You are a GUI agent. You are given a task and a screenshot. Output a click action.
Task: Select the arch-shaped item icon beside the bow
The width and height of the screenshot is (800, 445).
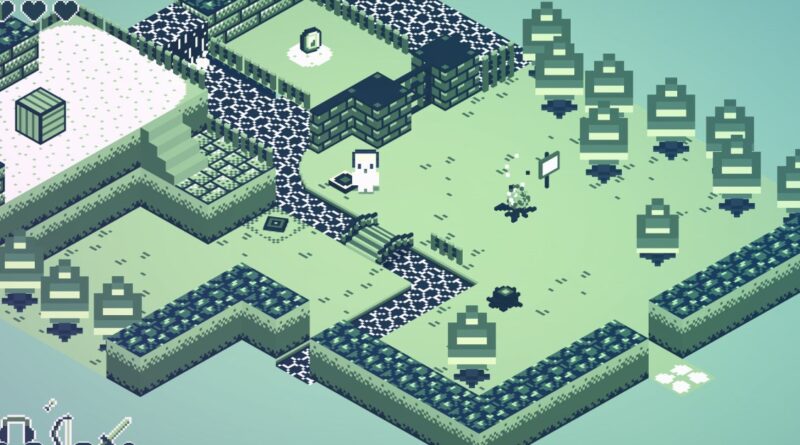[17, 432]
